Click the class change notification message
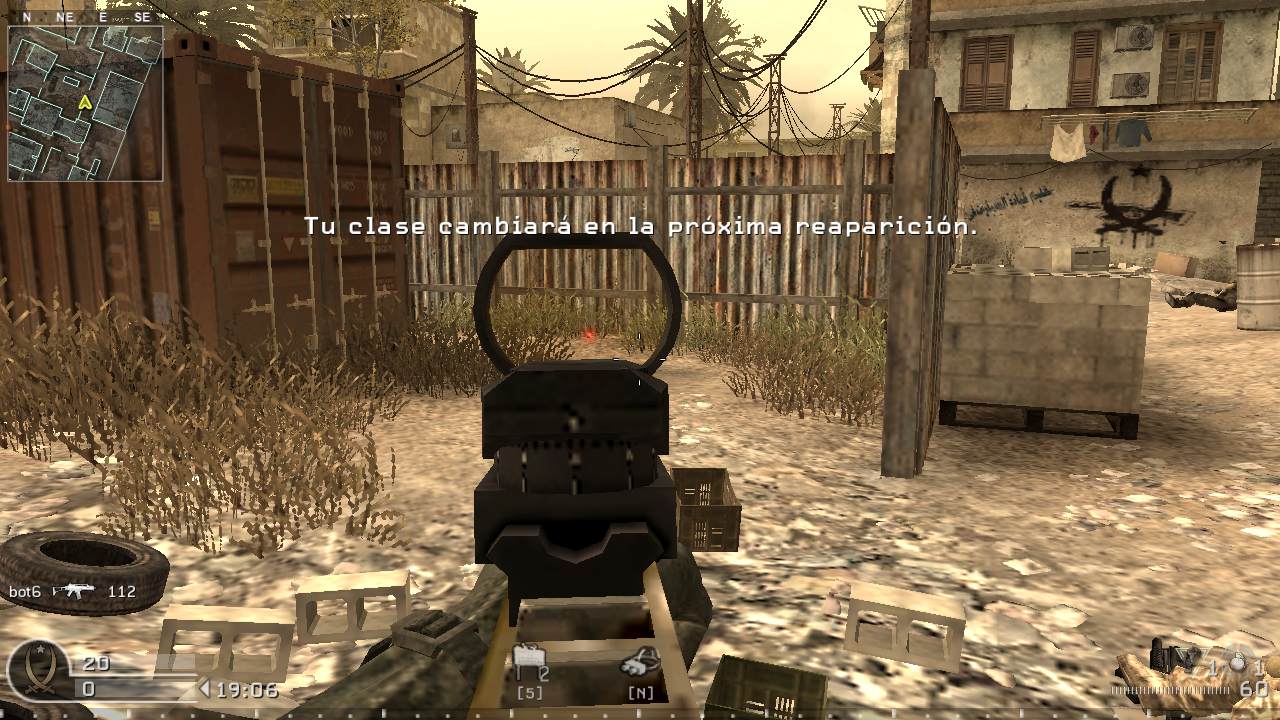This screenshot has width=1280, height=720. (640, 227)
